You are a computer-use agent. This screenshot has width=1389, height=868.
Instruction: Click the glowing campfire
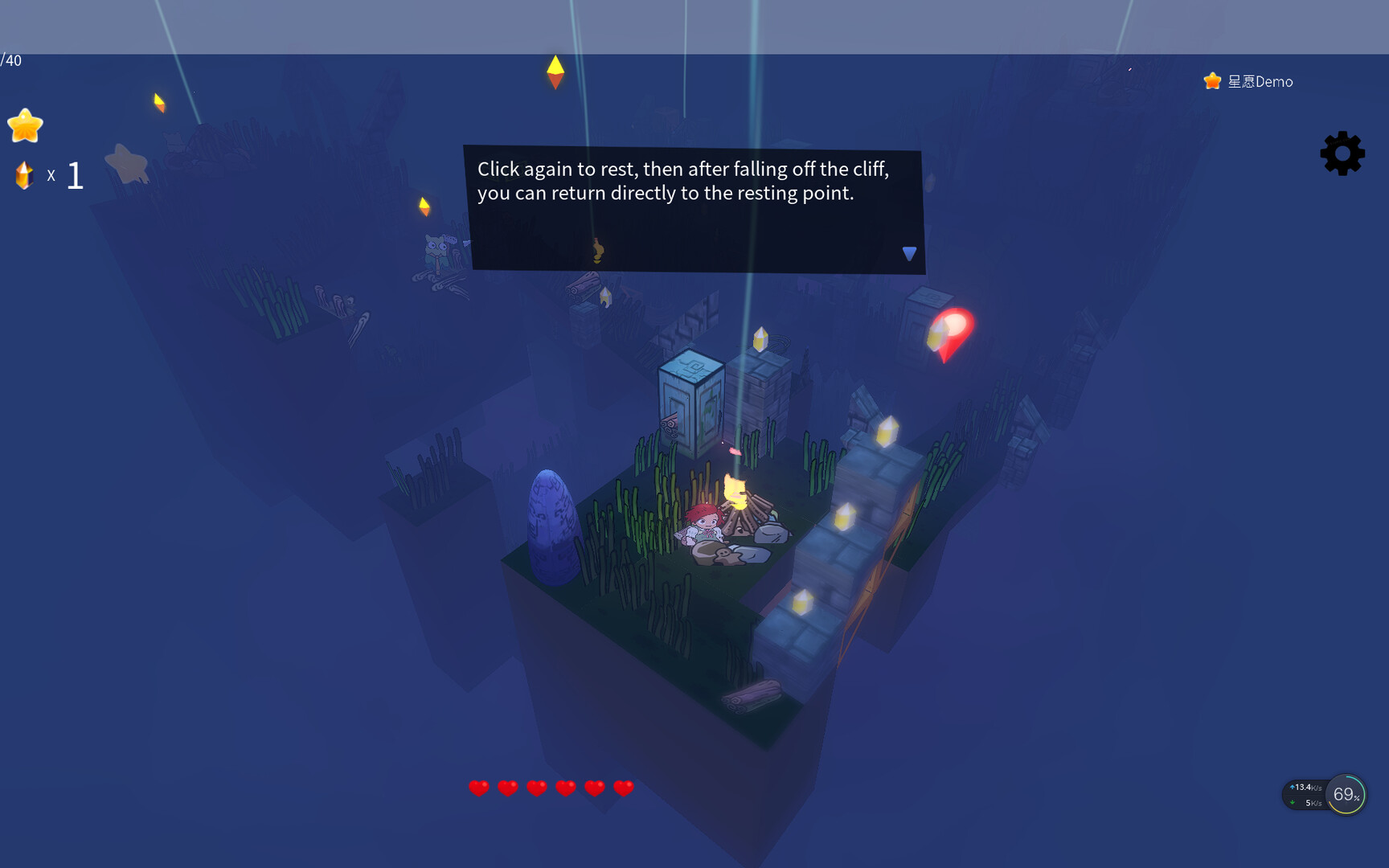coord(736,494)
